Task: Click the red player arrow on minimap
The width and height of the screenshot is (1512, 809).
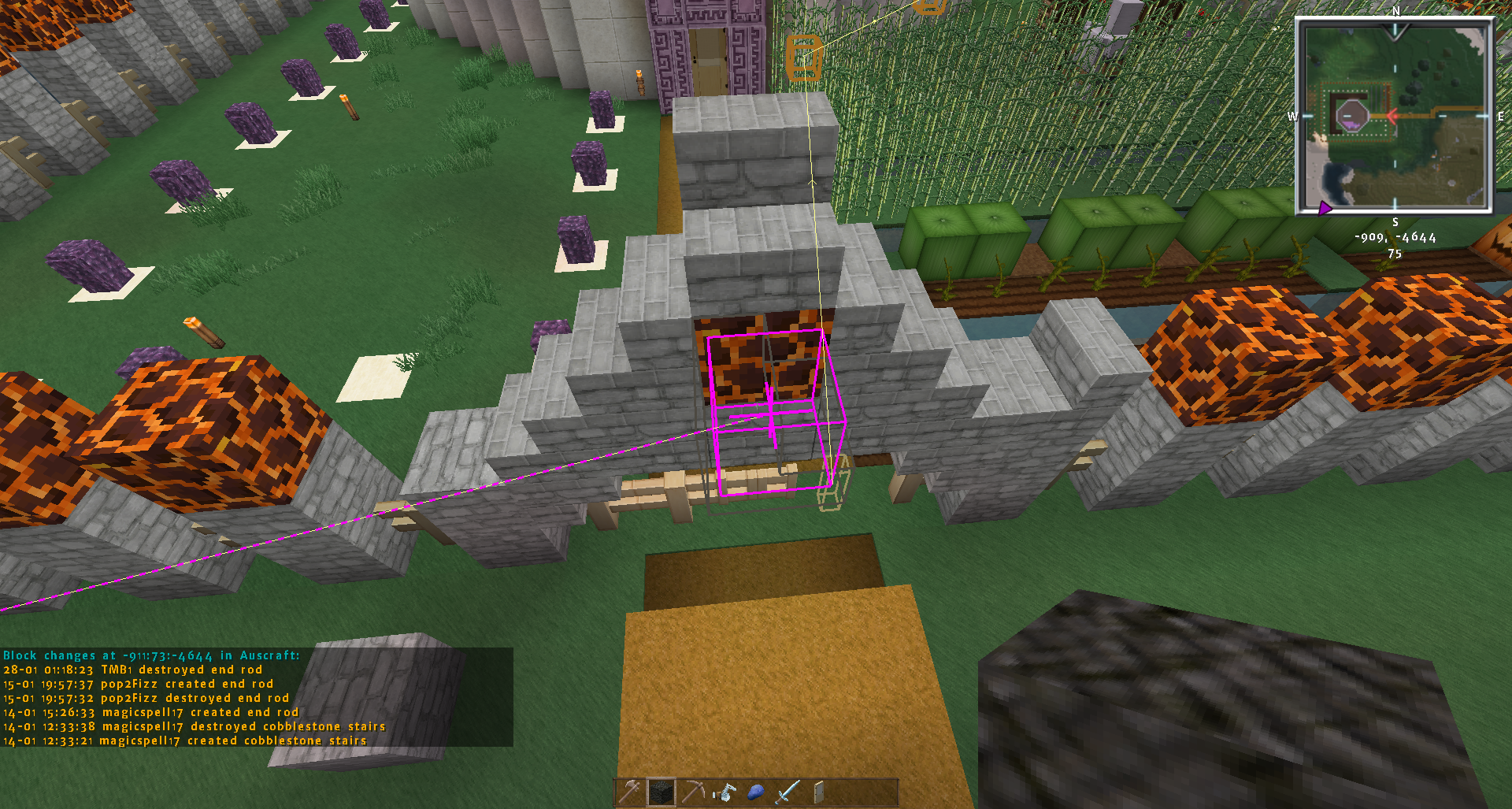Action: (1392, 117)
